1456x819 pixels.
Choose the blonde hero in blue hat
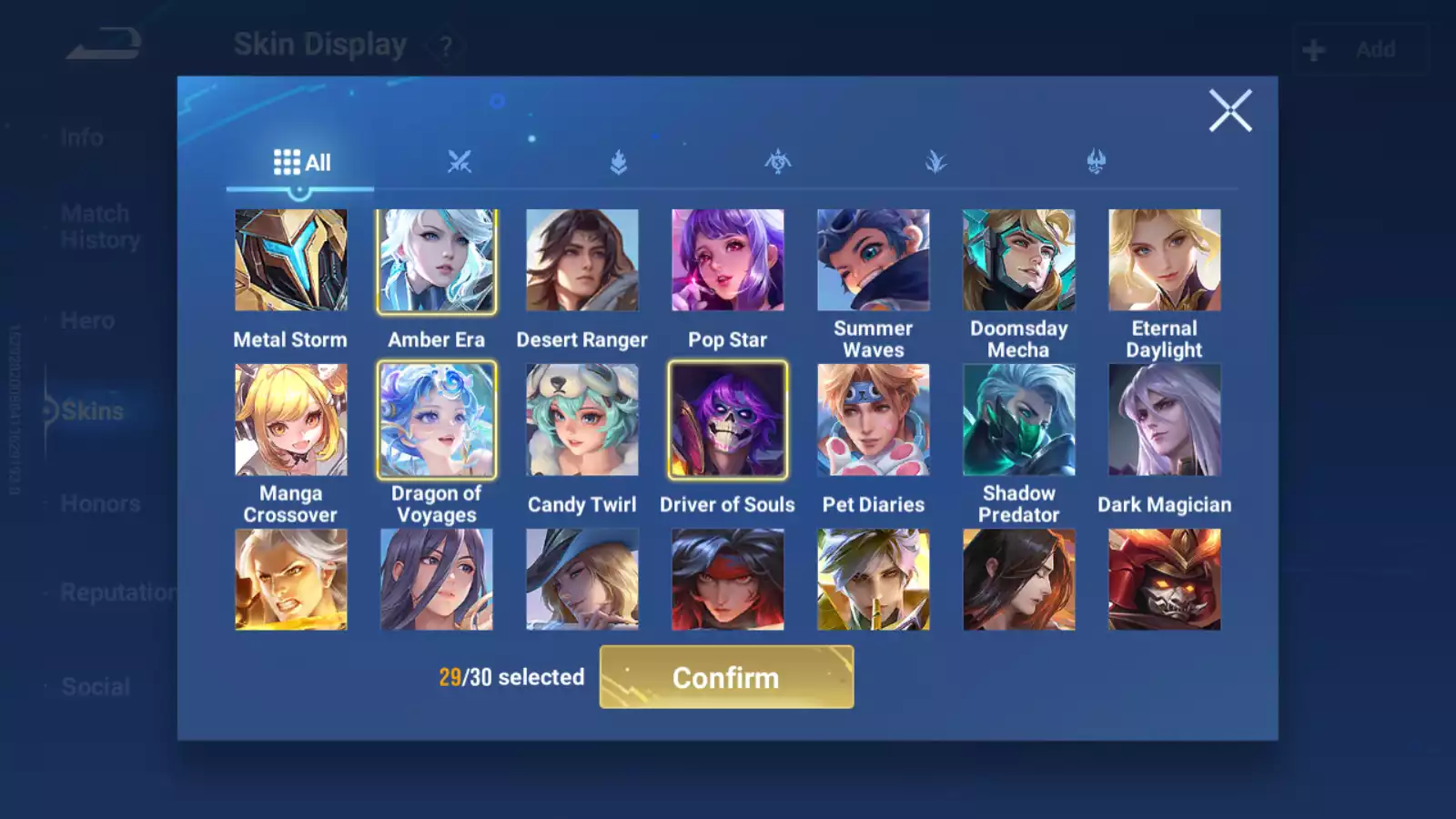582,580
